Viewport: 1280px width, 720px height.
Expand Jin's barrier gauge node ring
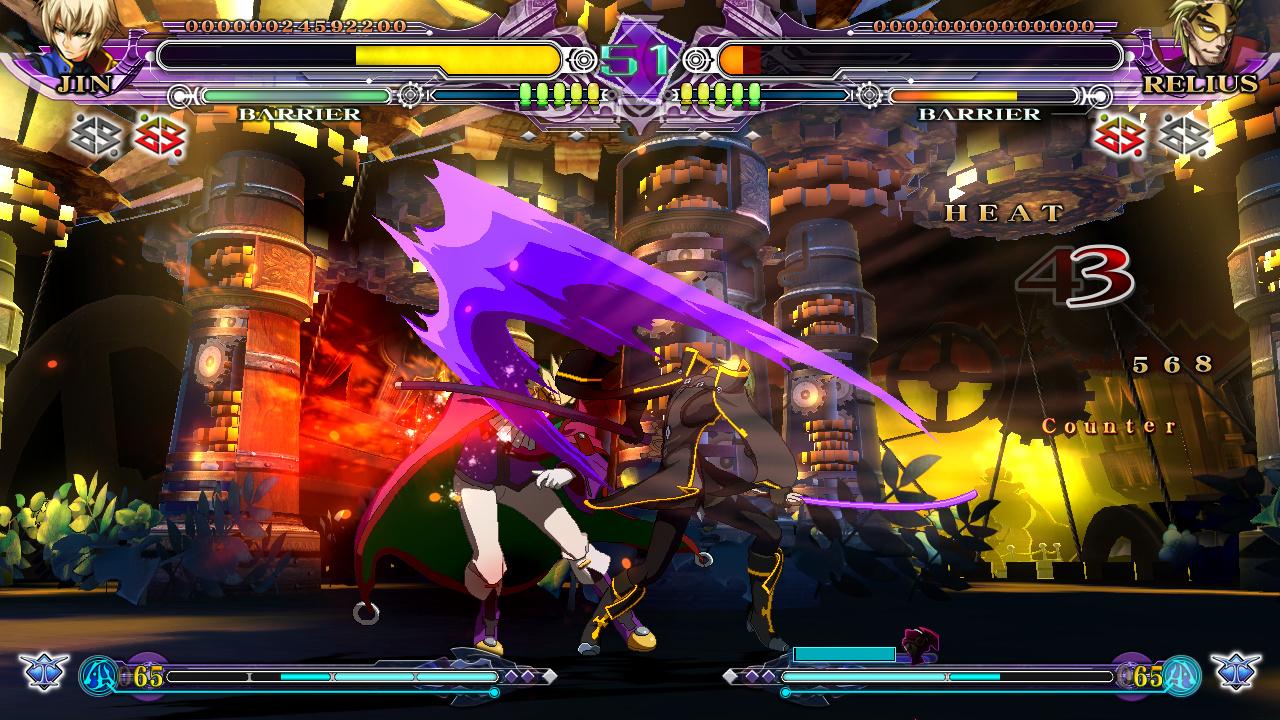(x=410, y=97)
